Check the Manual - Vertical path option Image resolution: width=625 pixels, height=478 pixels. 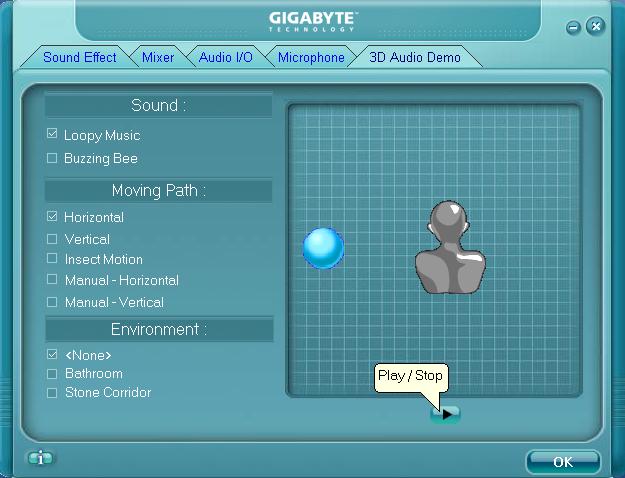[x=52, y=302]
